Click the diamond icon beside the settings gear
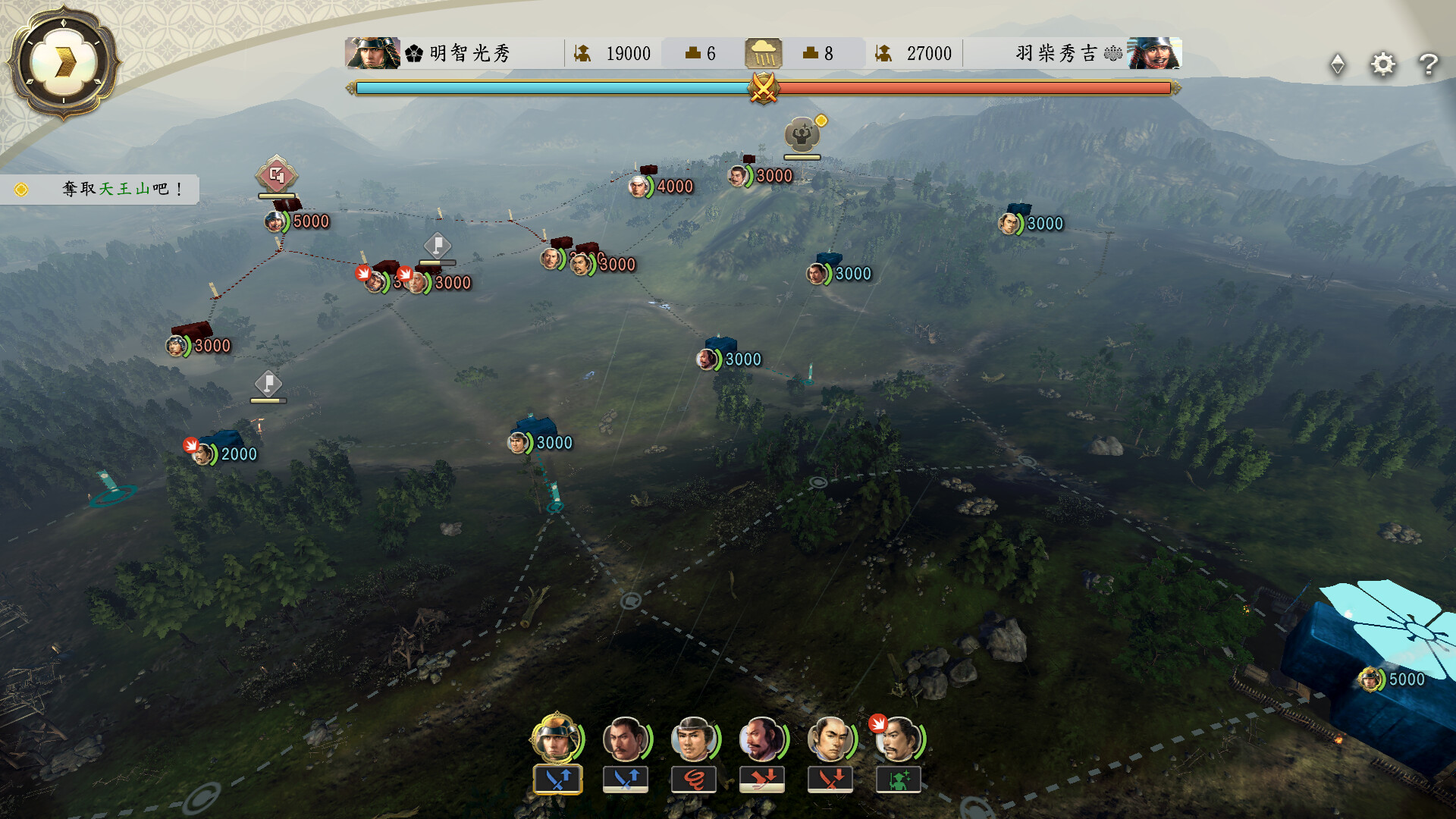The image size is (1456, 819). pyautogui.click(x=1338, y=64)
